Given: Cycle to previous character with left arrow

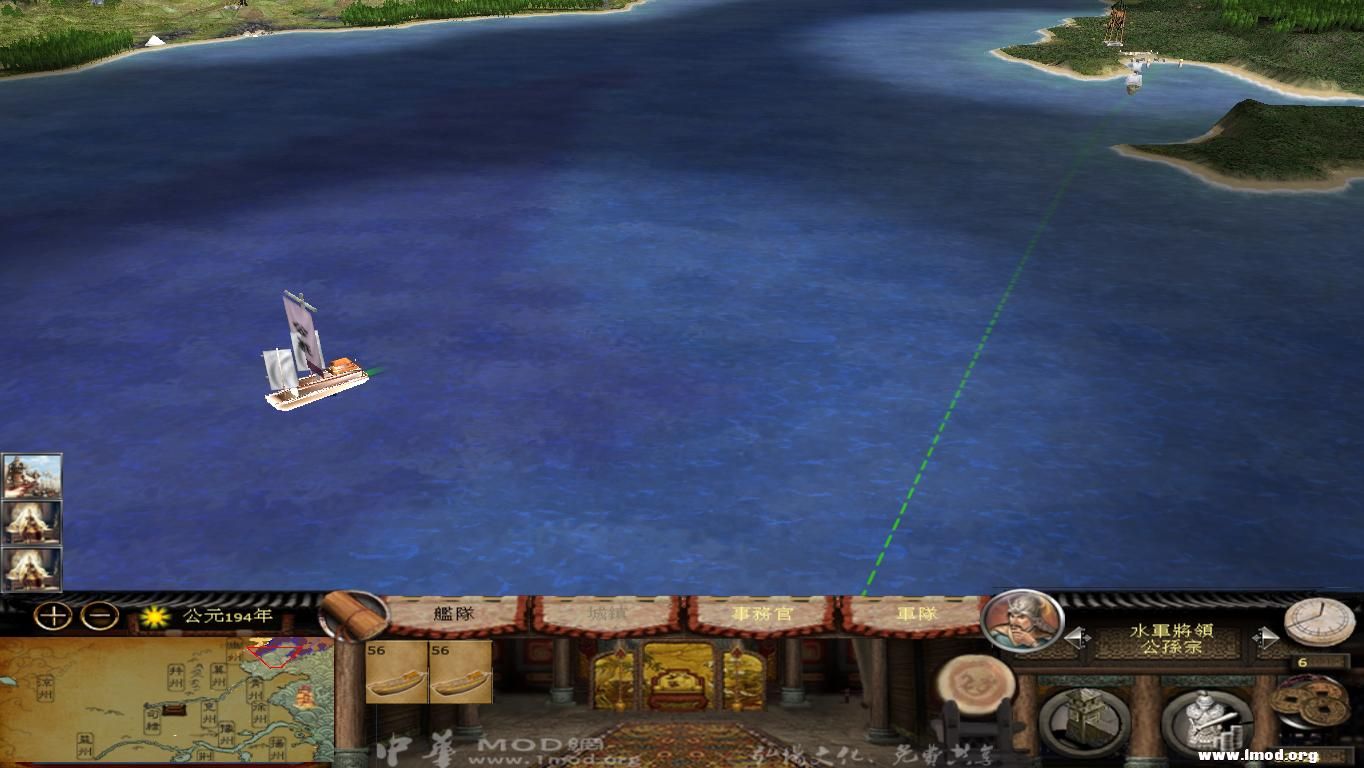Looking at the screenshot, I should [1077, 637].
